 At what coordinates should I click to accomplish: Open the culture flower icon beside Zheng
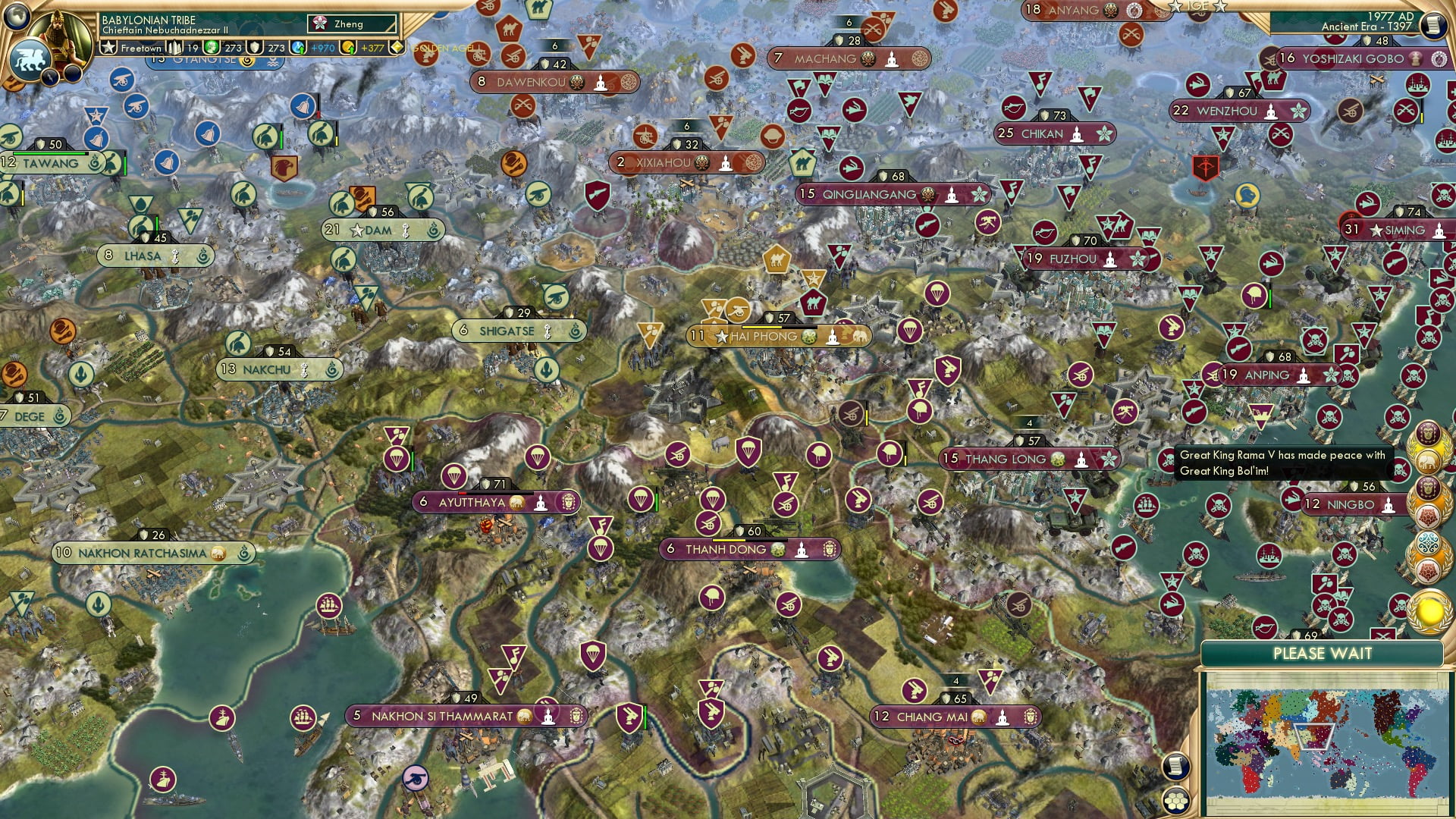[318, 23]
